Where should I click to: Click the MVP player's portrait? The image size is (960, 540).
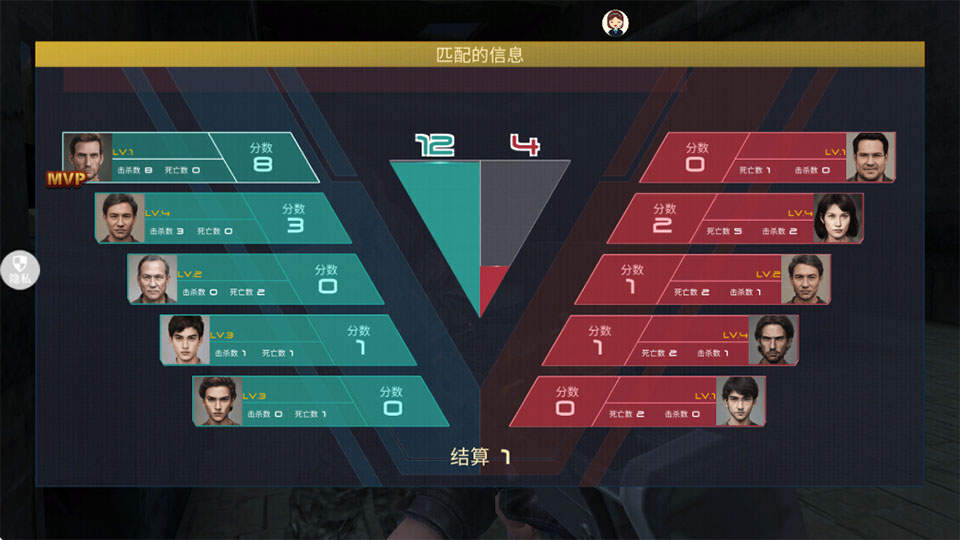tap(87, 155)
